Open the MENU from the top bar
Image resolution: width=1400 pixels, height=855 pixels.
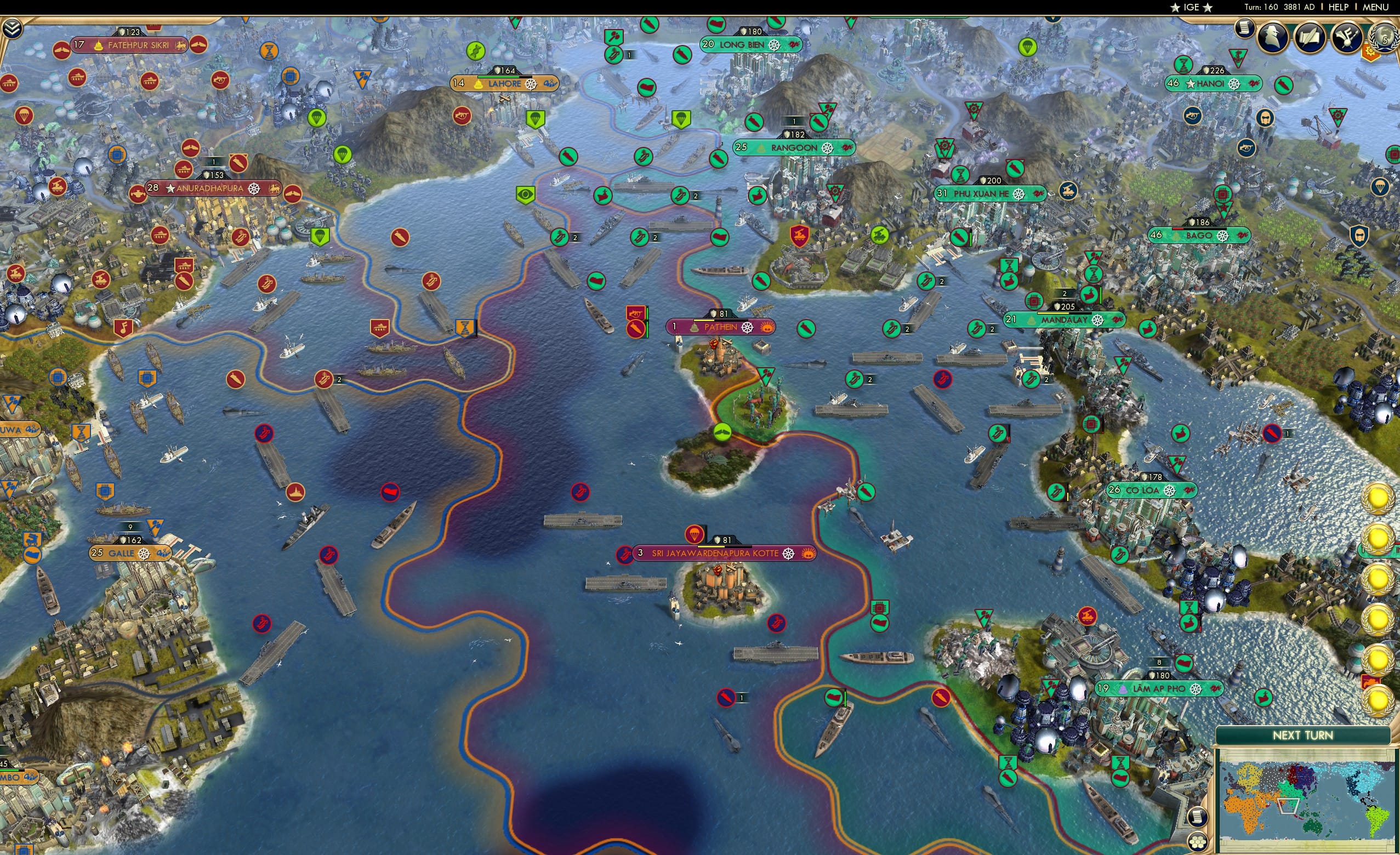pos(1374,7)
